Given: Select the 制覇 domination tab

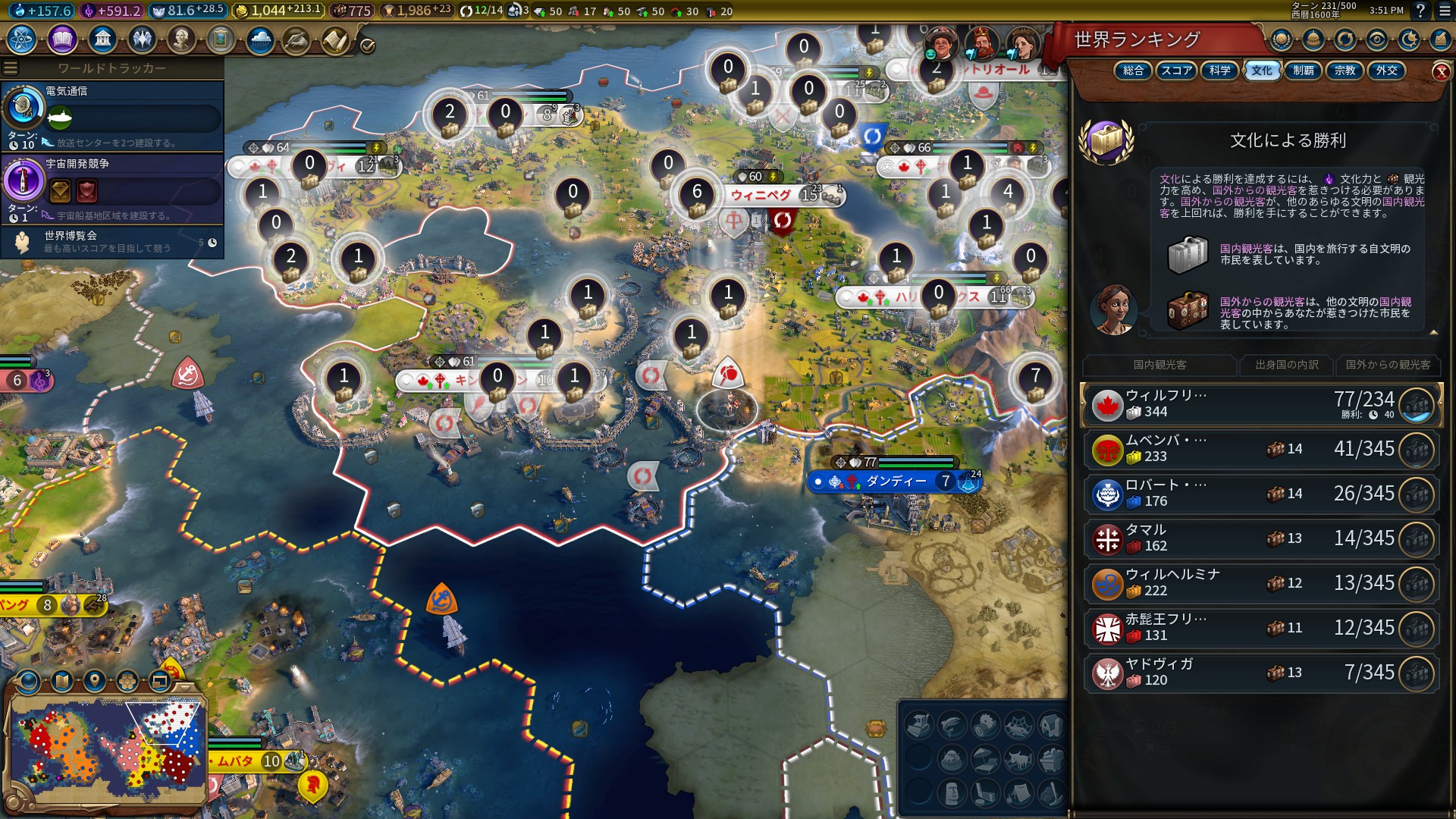Looking at the screenshot, I should click(1303, 71).
